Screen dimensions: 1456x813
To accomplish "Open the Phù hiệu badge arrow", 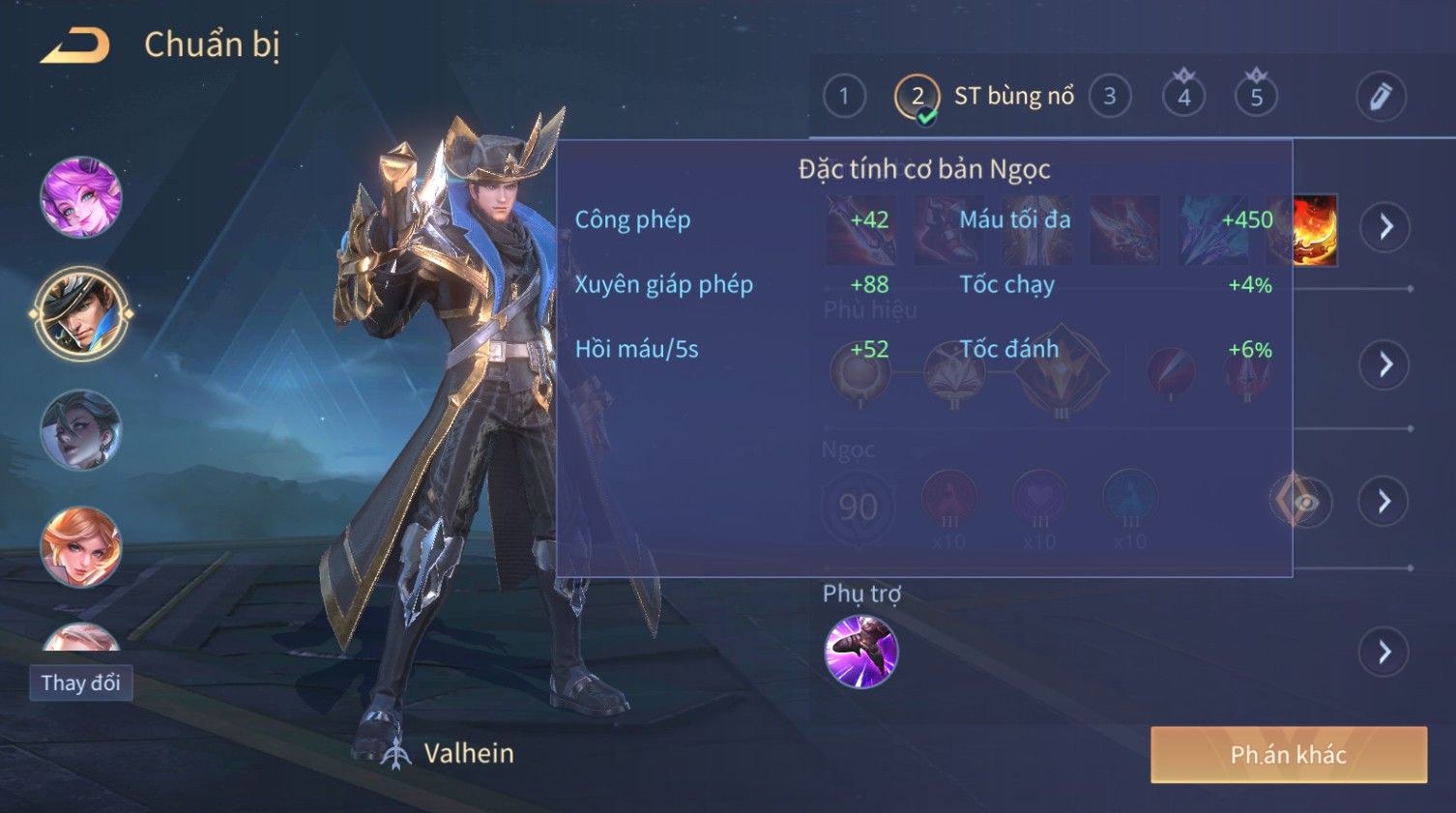I will (x=1385, y=364).
